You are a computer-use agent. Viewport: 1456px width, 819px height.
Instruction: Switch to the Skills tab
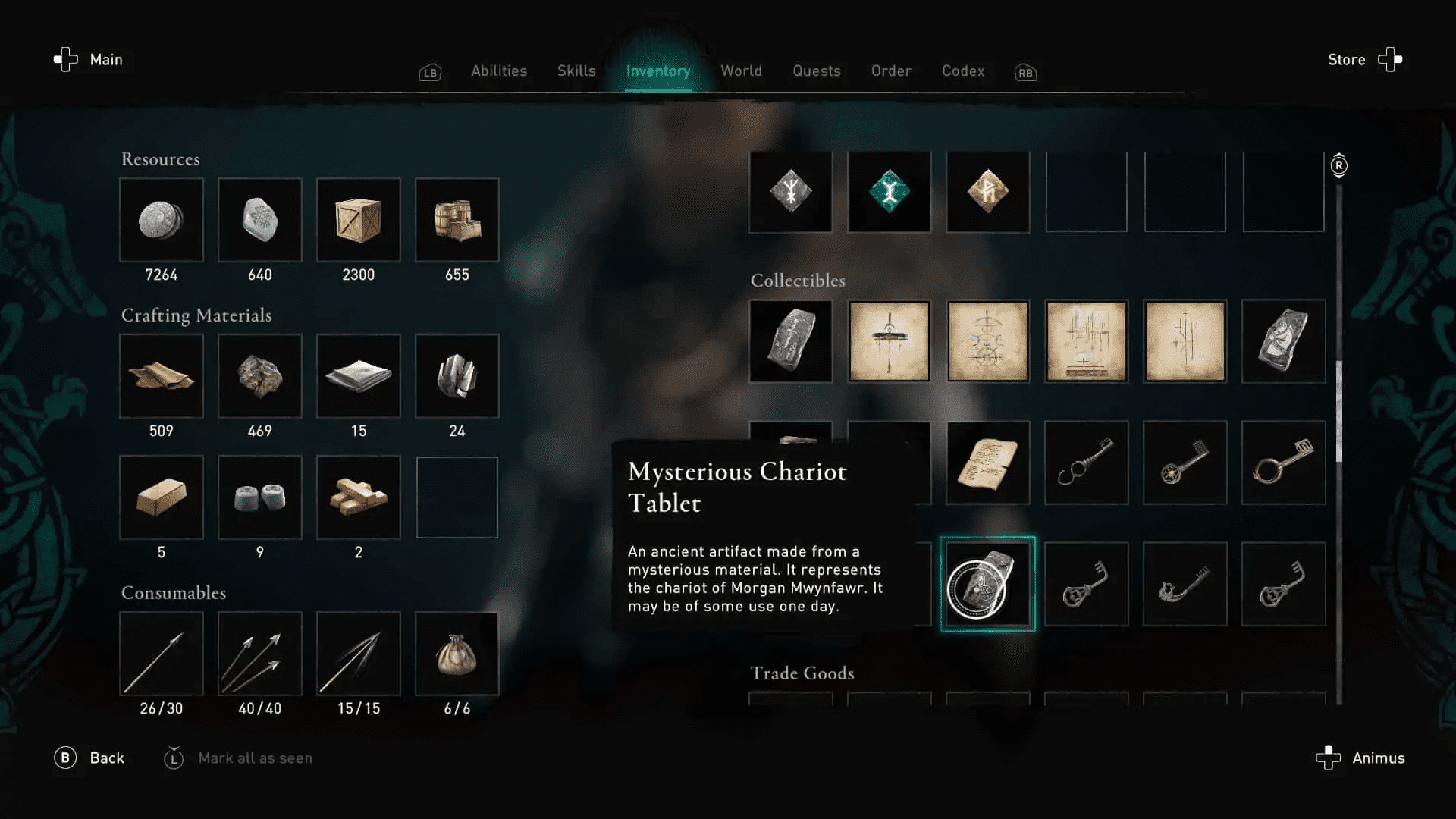576,71
